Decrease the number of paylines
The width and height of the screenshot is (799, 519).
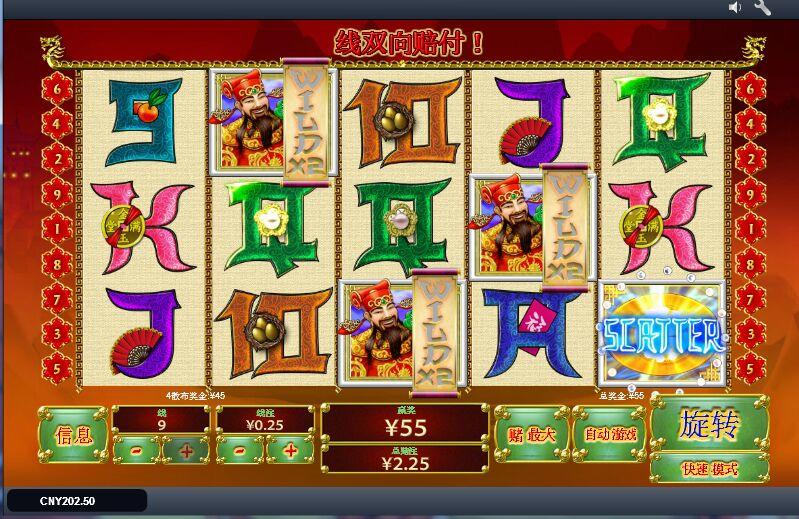[135, 450]
